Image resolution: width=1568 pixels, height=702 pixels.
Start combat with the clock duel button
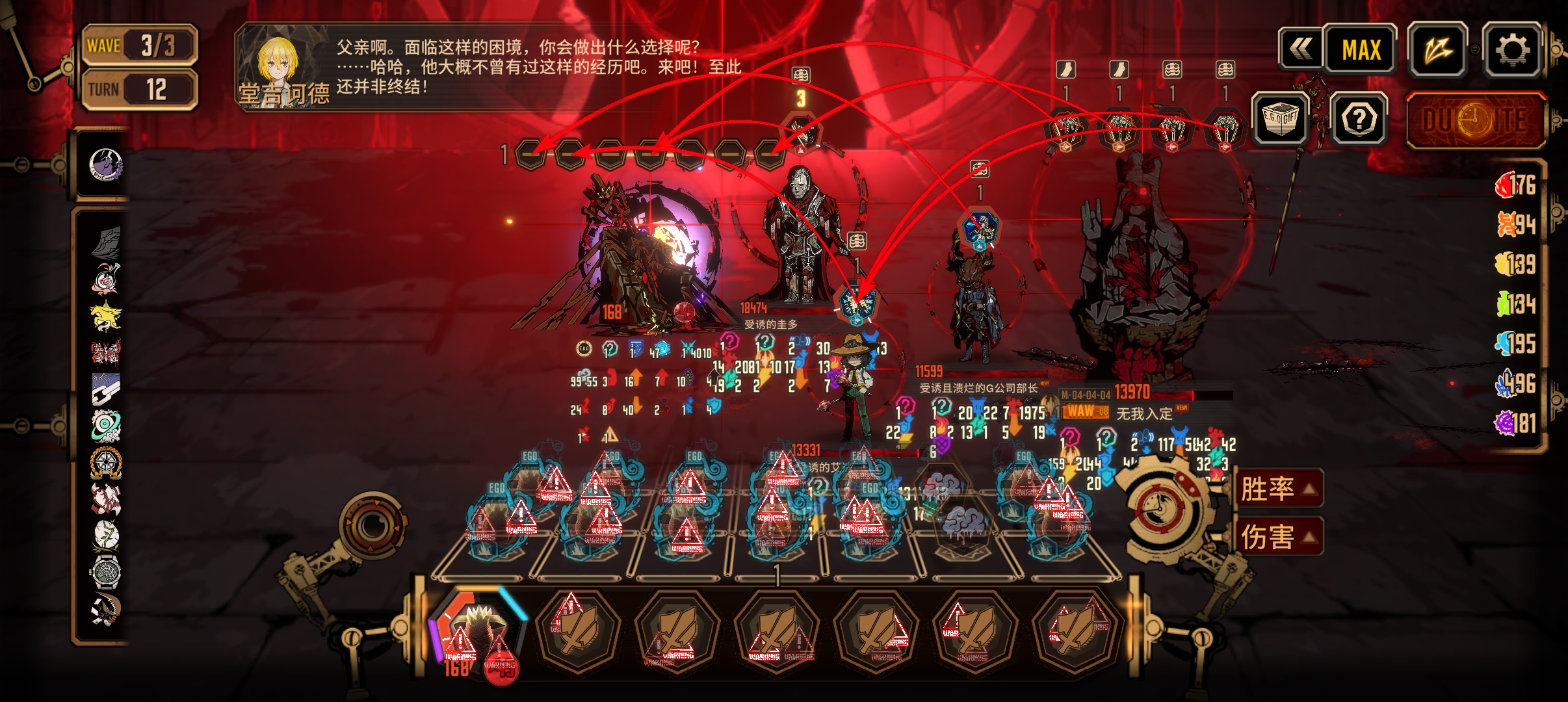tap(1474, 121)
